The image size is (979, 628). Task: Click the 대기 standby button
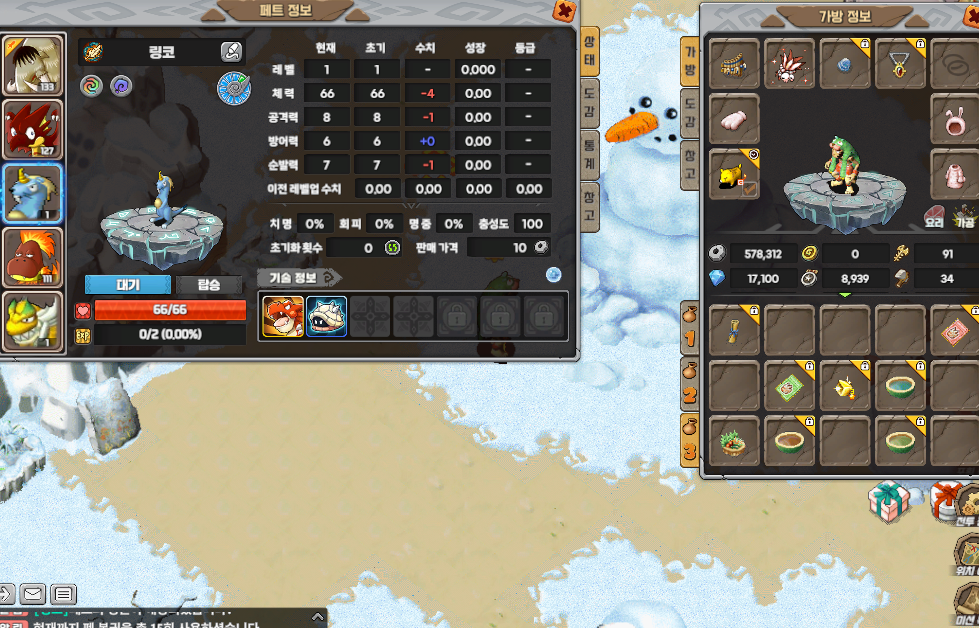128,285
